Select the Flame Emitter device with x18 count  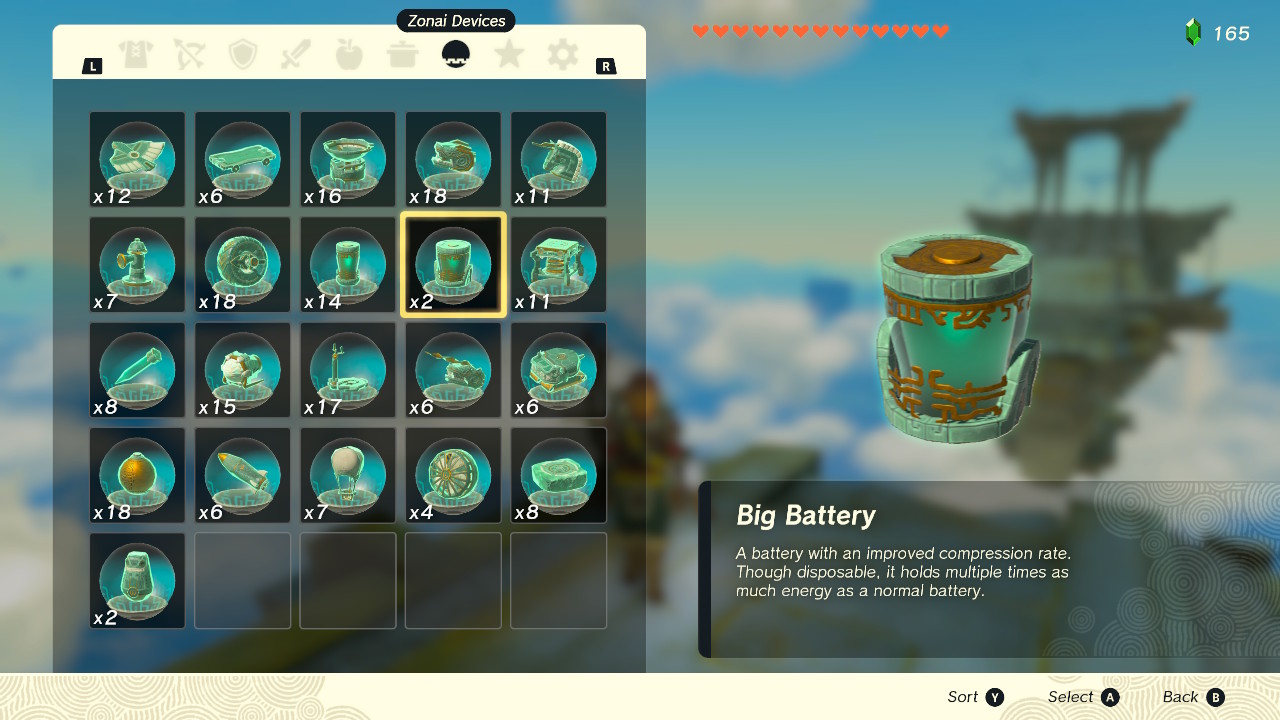452,159
